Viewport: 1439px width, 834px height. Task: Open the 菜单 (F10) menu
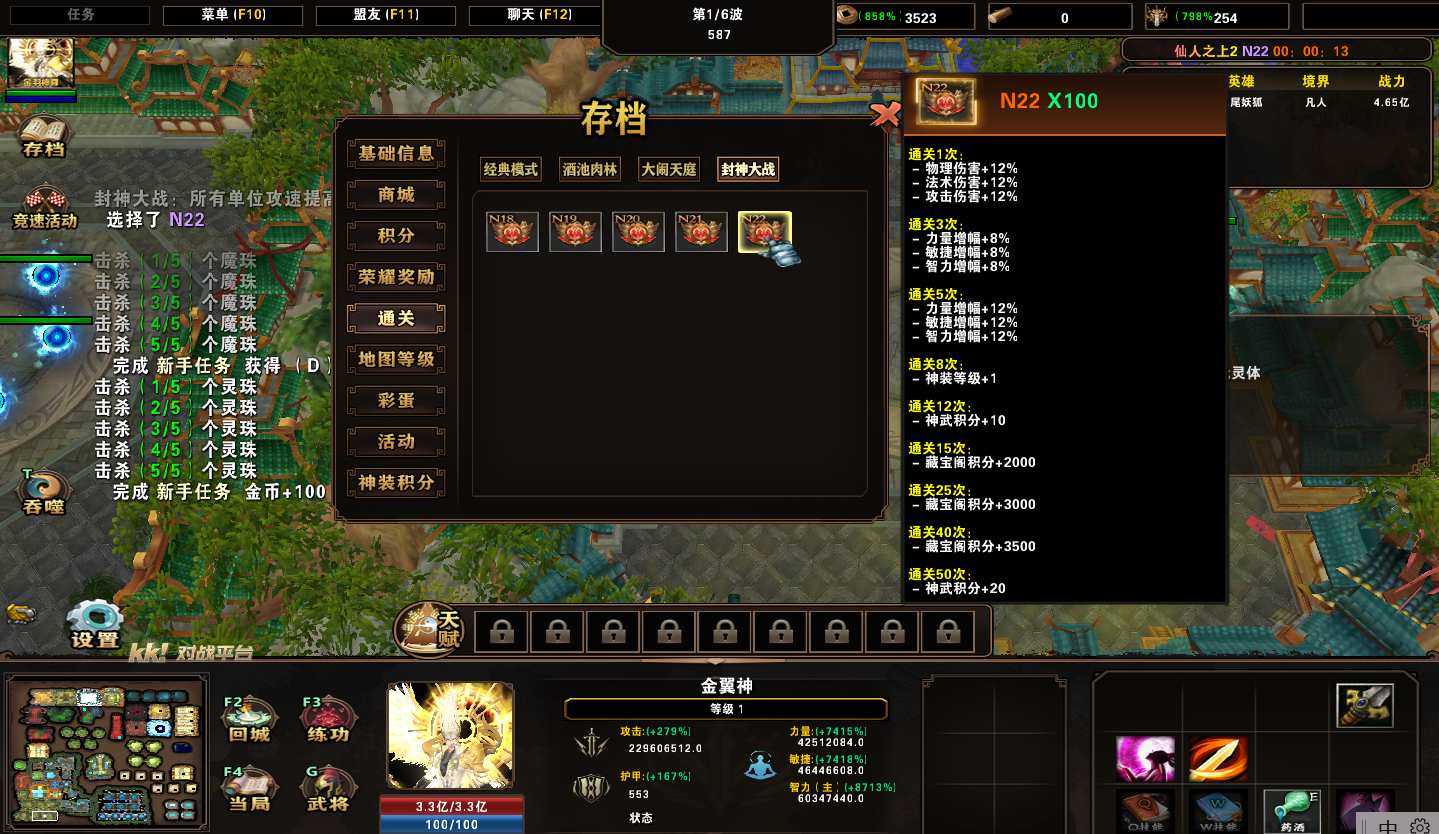coord(233,15)
